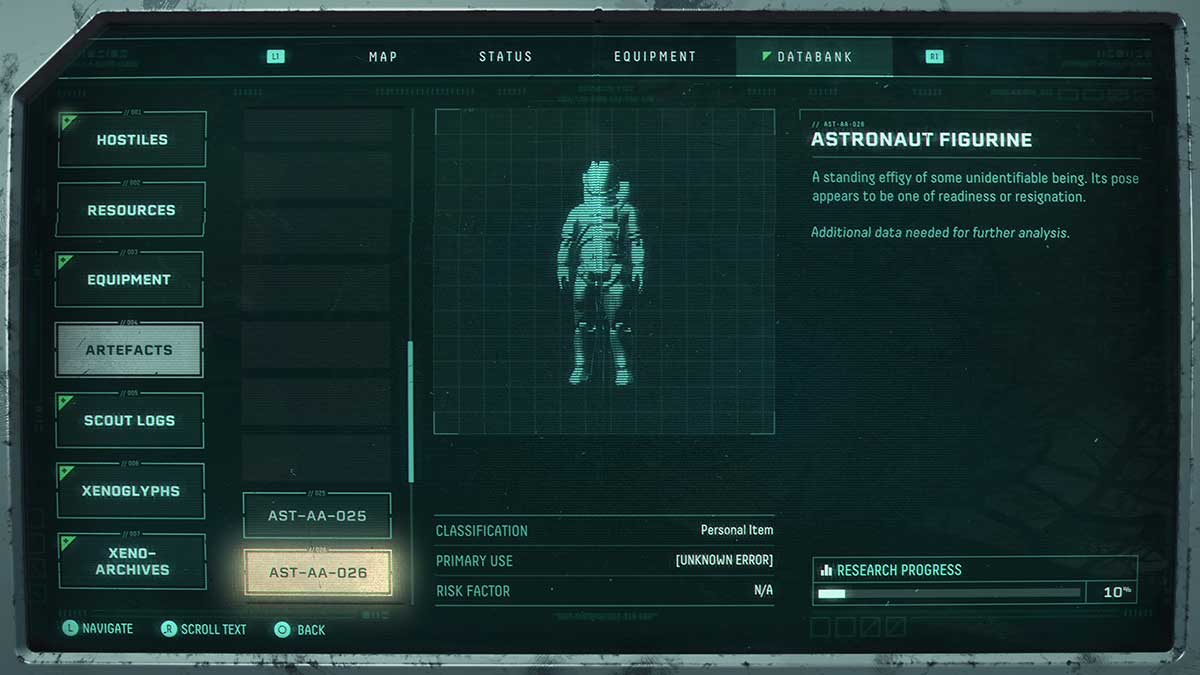
Task: Open the Hostiles category
Action: pos(132,140)
